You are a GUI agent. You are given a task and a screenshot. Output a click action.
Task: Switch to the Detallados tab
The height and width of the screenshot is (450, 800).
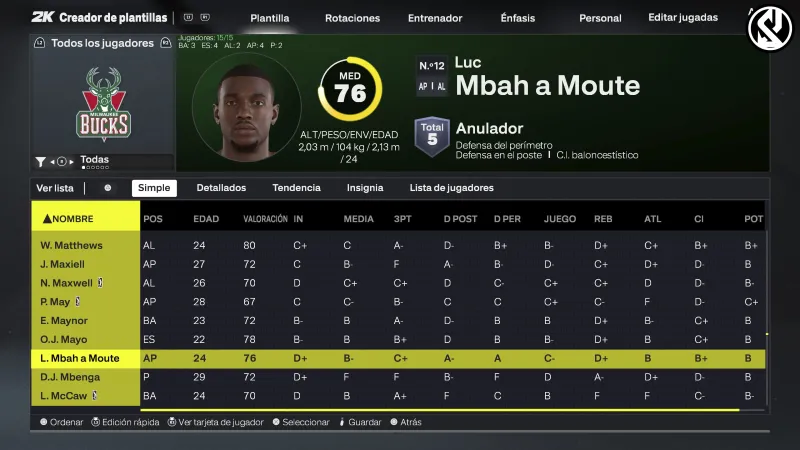221,188
